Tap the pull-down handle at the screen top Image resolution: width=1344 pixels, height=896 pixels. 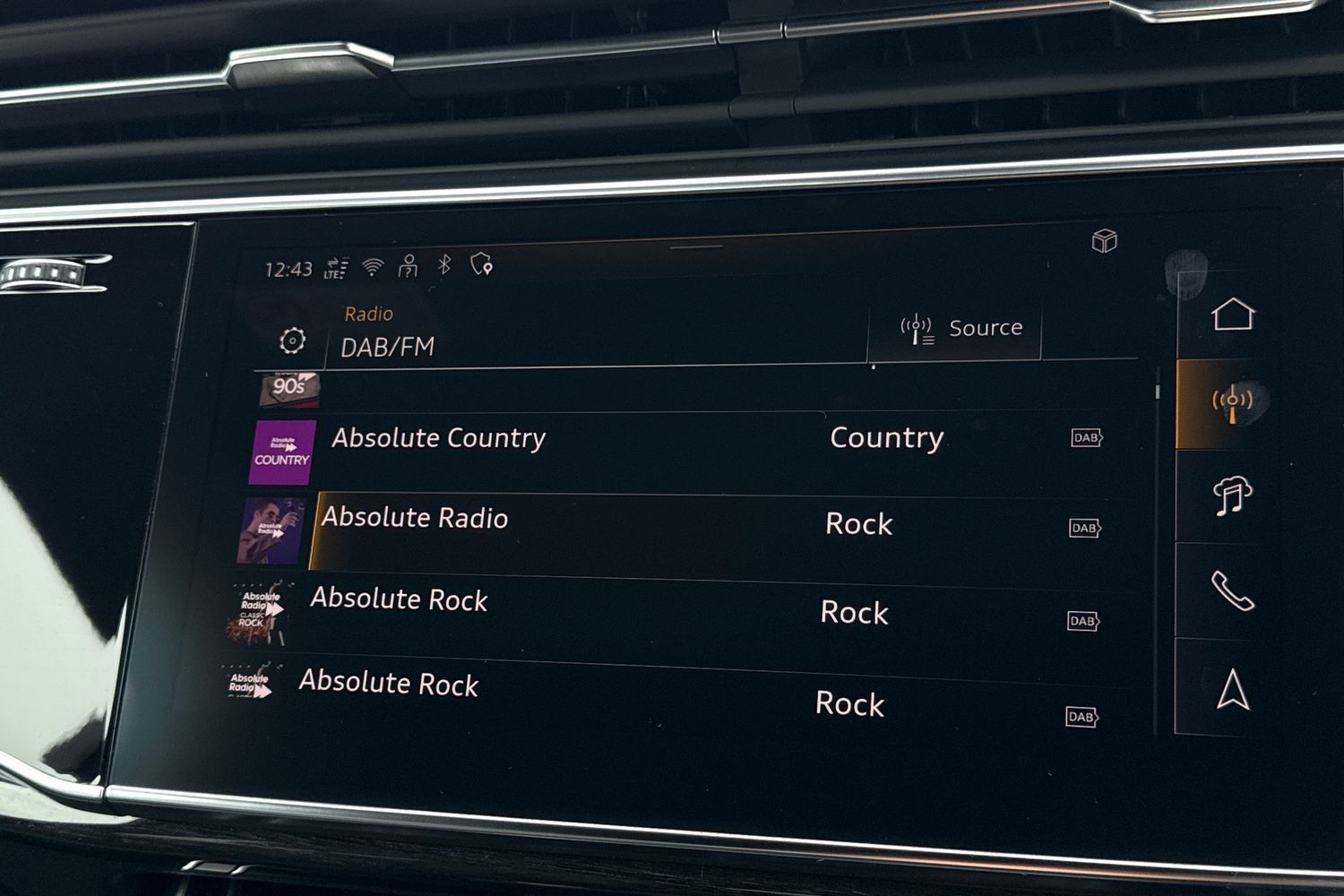[696, 246]
